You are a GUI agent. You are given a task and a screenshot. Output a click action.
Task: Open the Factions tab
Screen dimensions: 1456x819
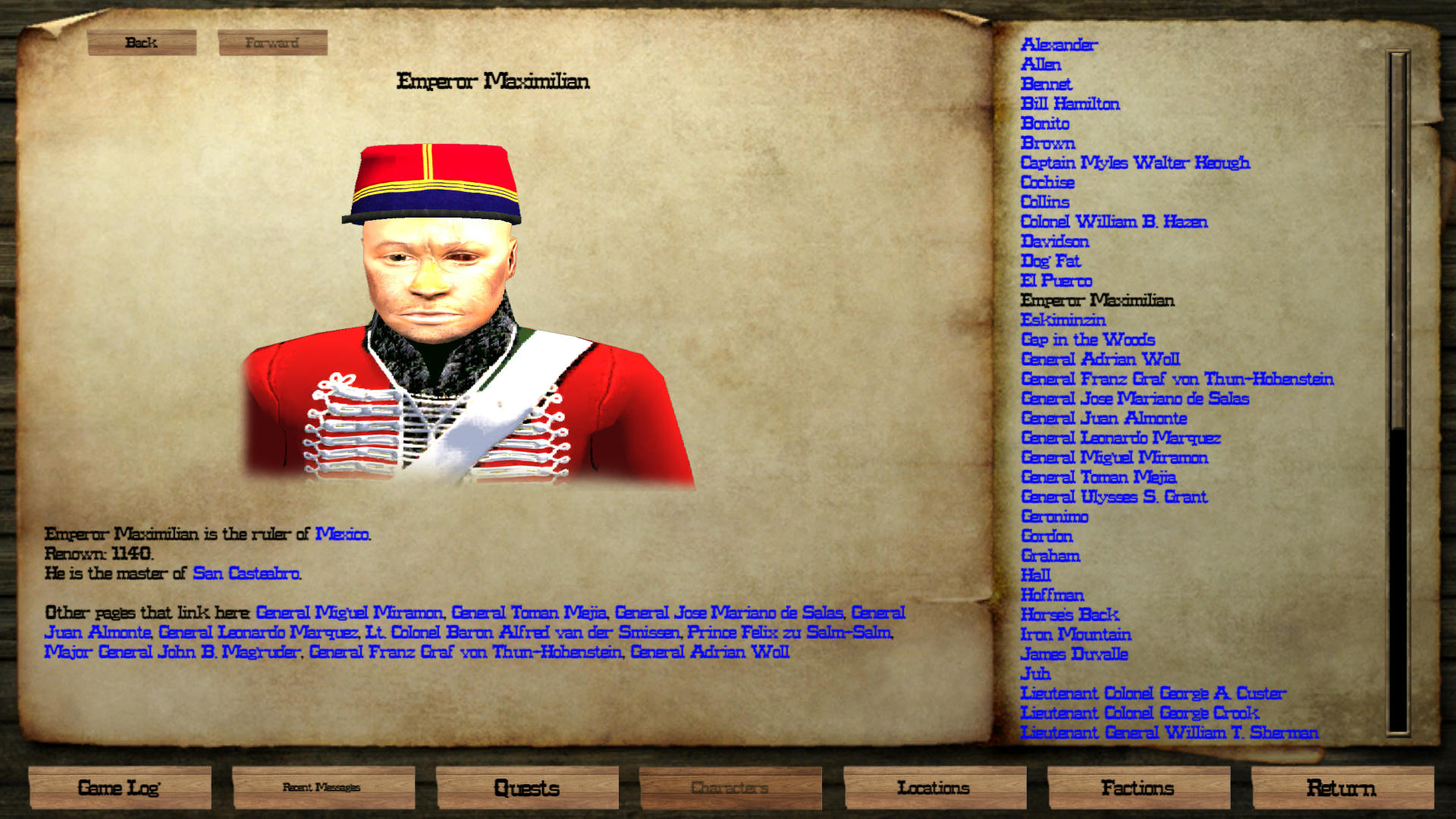pos(1139,788)
